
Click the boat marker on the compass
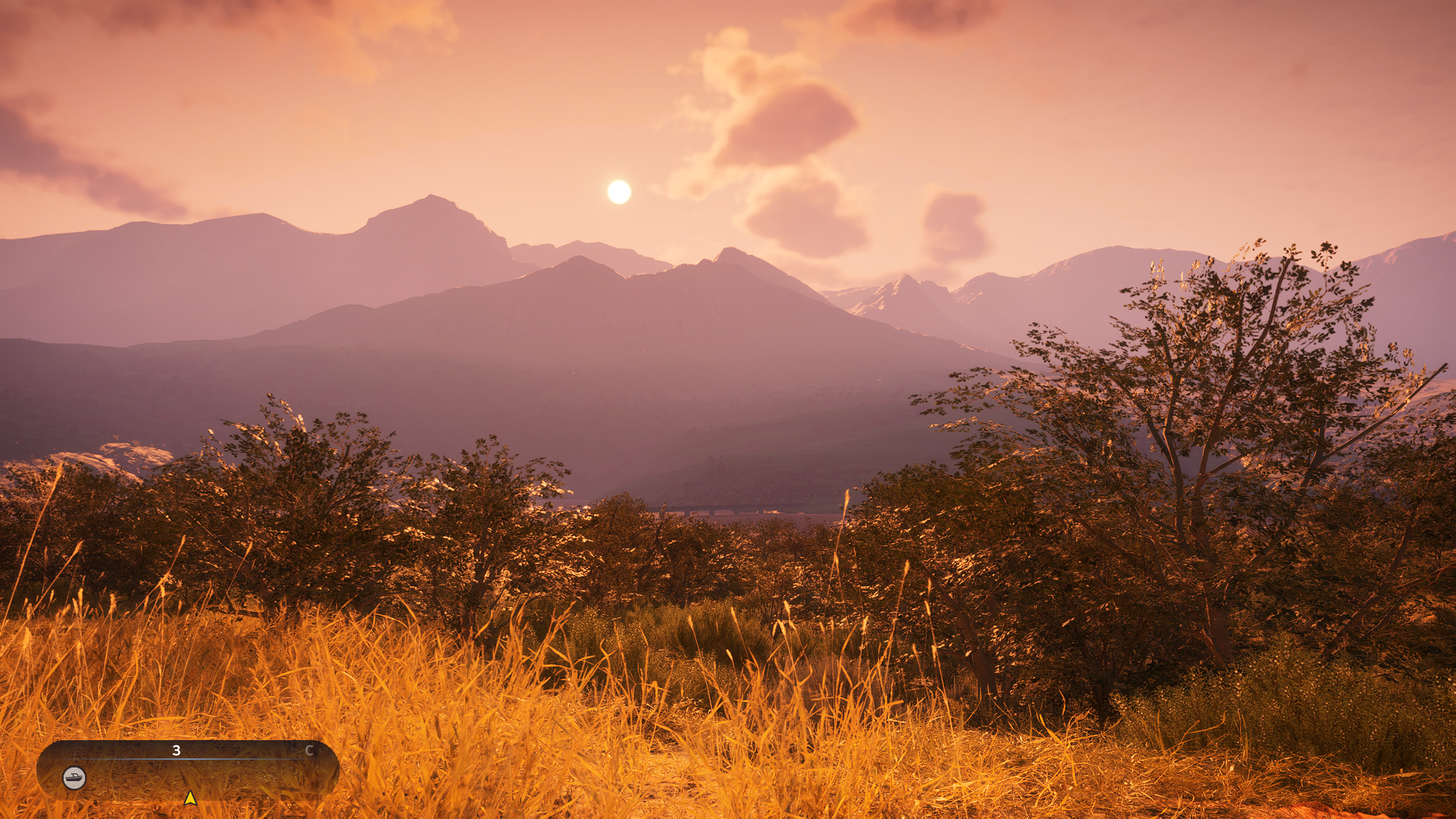(x=74, y=777)
